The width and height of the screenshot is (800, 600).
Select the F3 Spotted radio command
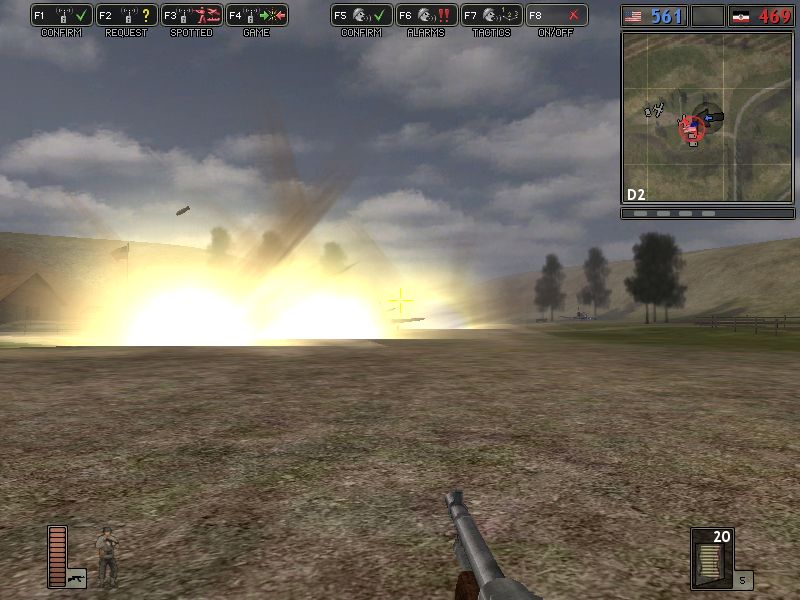pyautogui.click(x=191, y=16)
